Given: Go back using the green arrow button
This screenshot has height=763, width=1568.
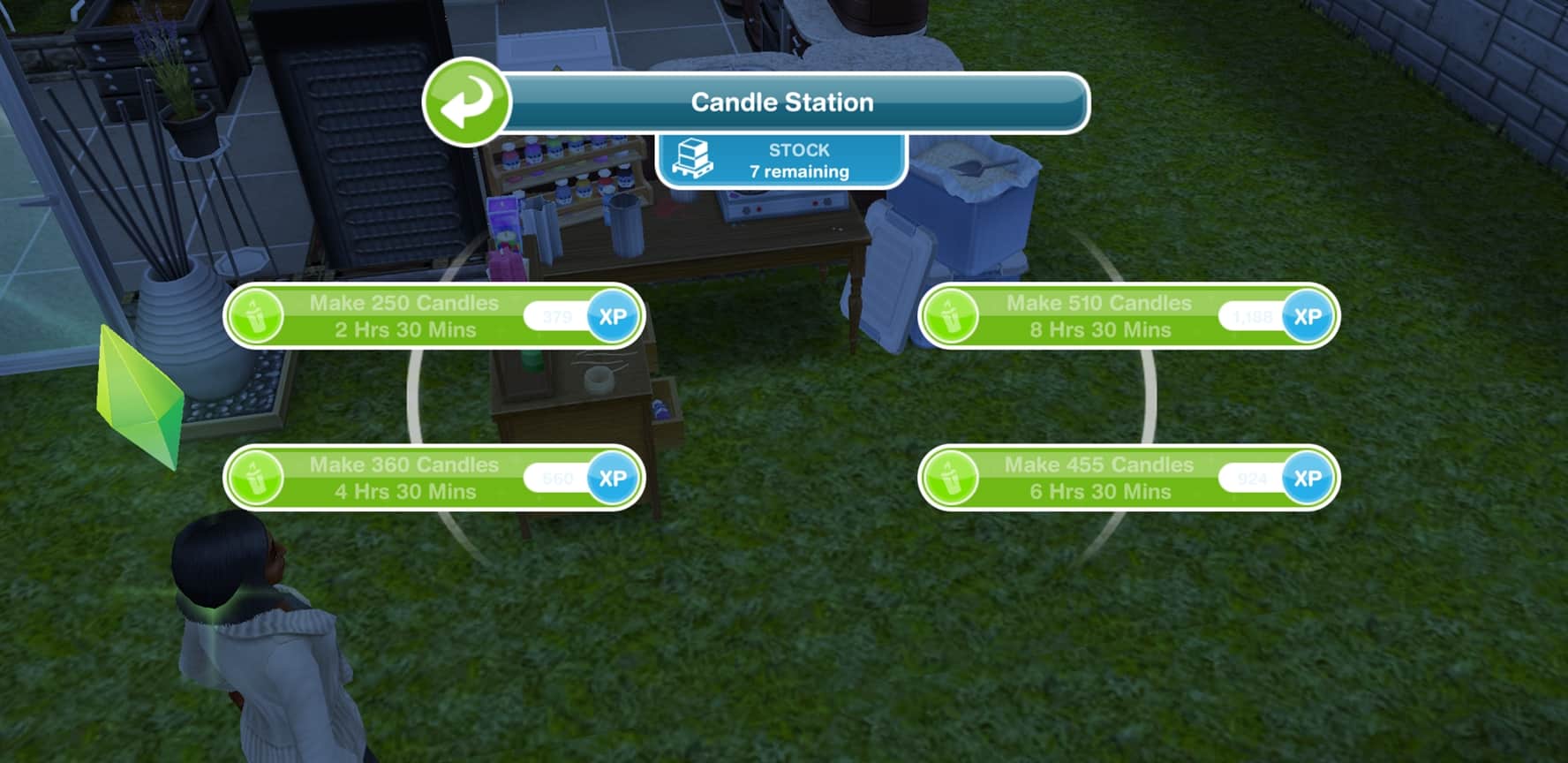Looking at the screenshot, I should (x=466, y=102).
